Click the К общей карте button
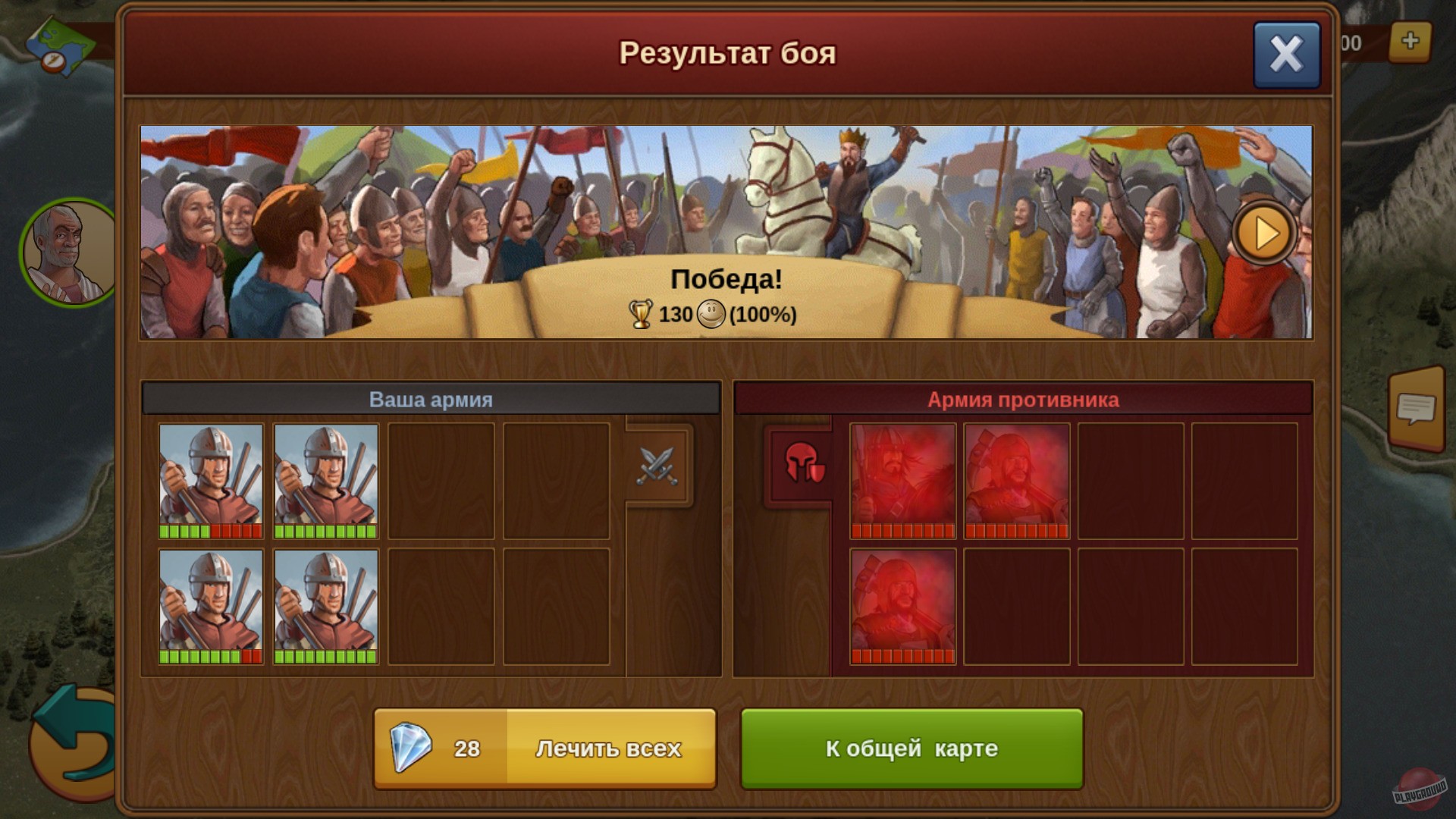 coord(912,748)
